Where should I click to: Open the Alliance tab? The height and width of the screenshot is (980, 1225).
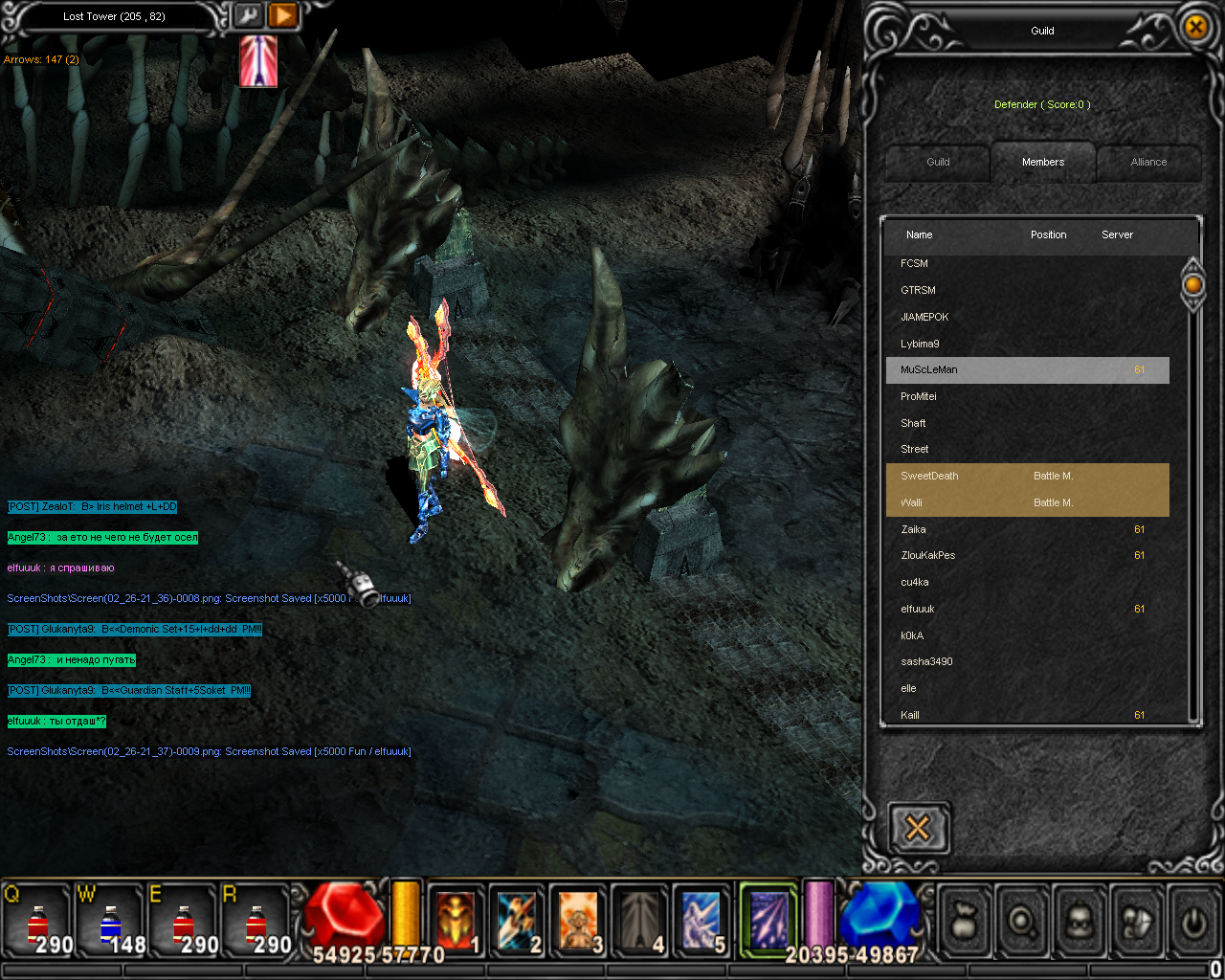[1148, 163]
